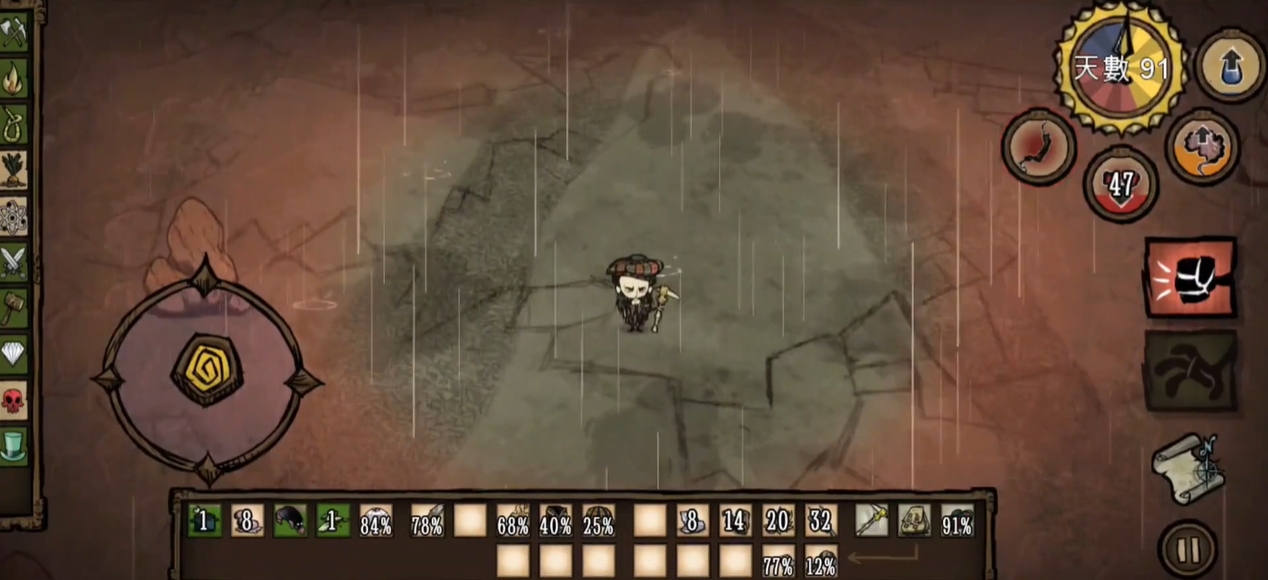The image size is (1268, 580).
Task: Open the Refine diamond crafting tab
Action: coord(13,354)
